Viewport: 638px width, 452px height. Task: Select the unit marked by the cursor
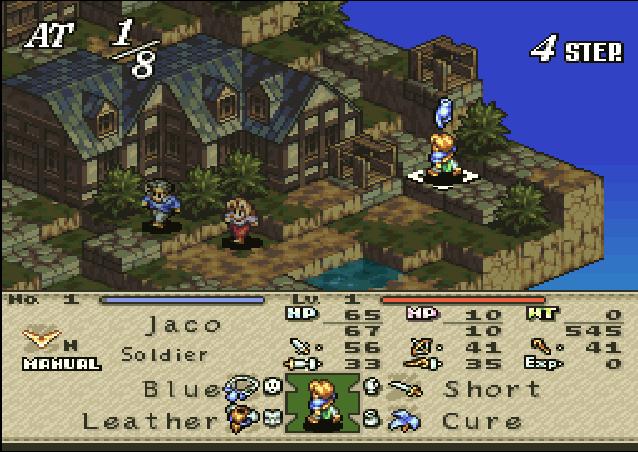[x=440, y=152]
